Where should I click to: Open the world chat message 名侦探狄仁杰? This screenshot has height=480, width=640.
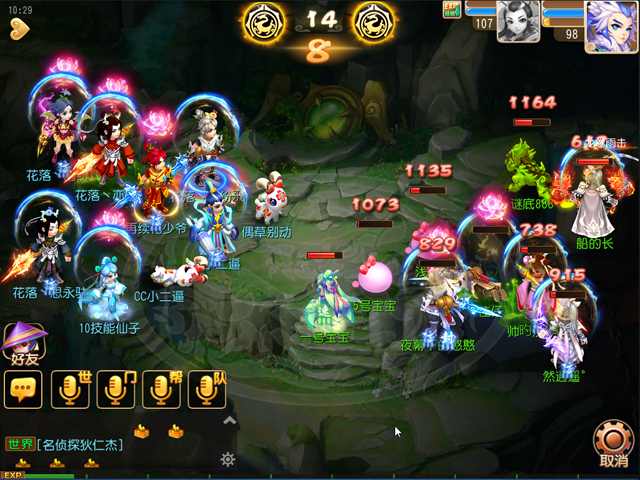coord(80,444)
